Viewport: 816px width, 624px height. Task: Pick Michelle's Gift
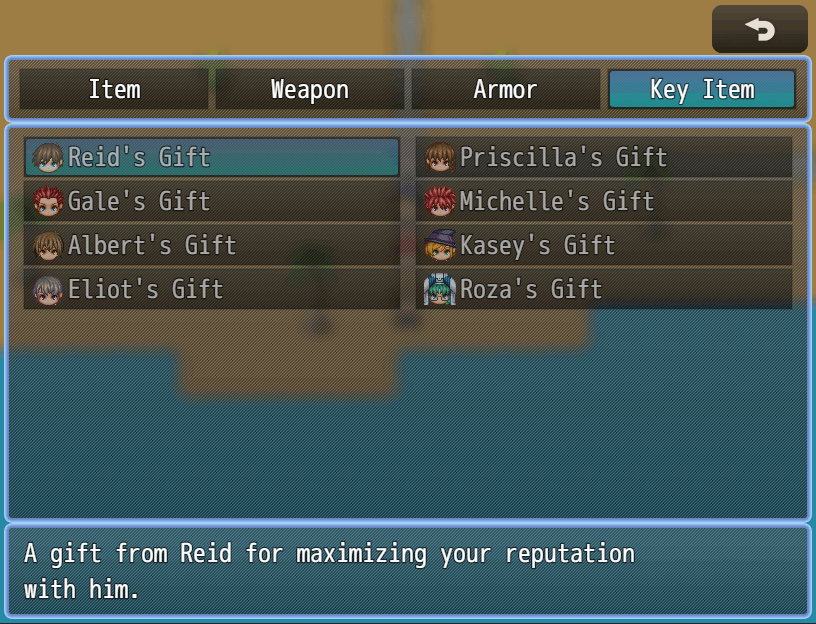pyautogui.click(x=604, y=201)
